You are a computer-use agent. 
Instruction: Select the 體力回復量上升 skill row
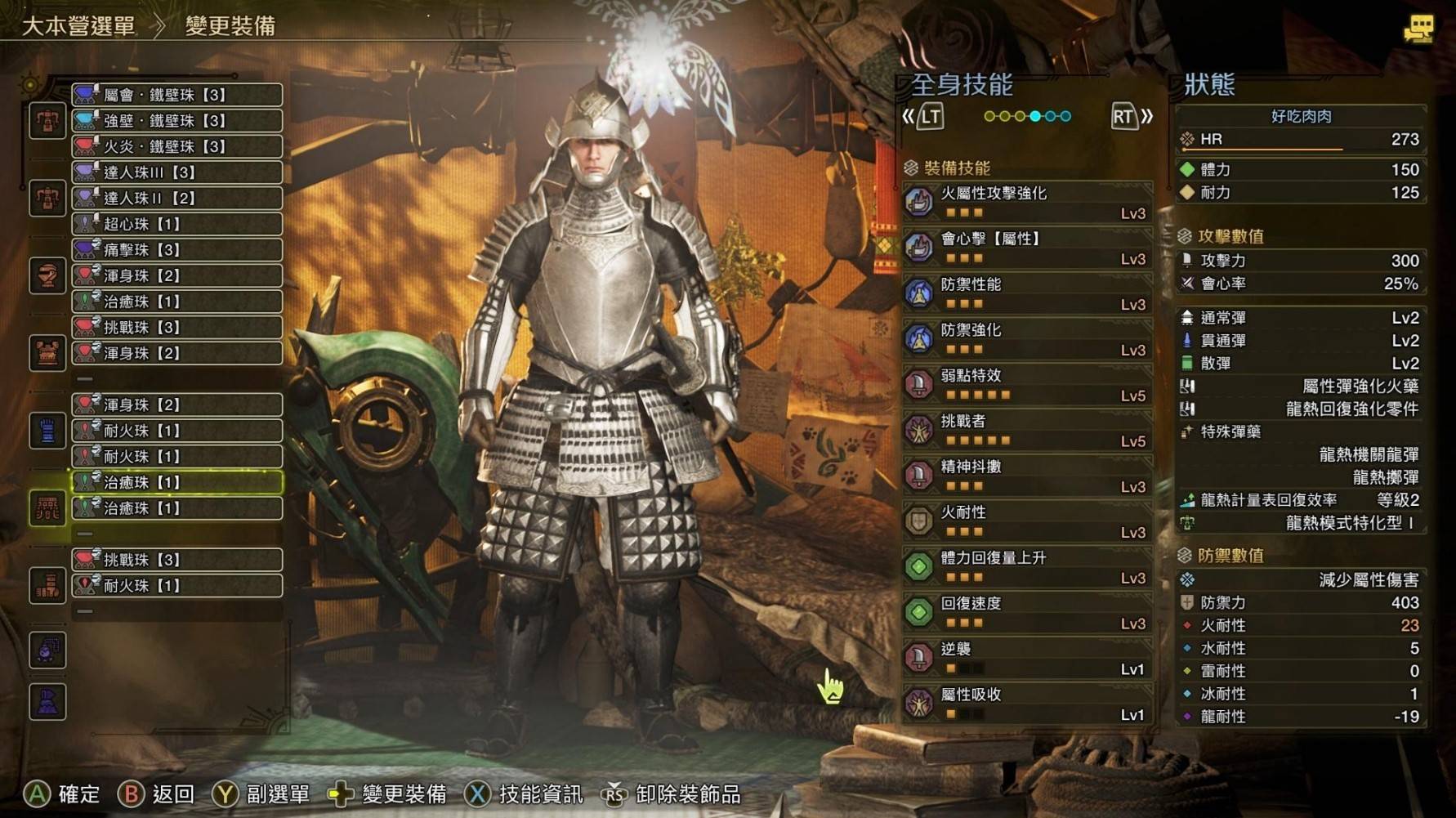pos(1028,566)
